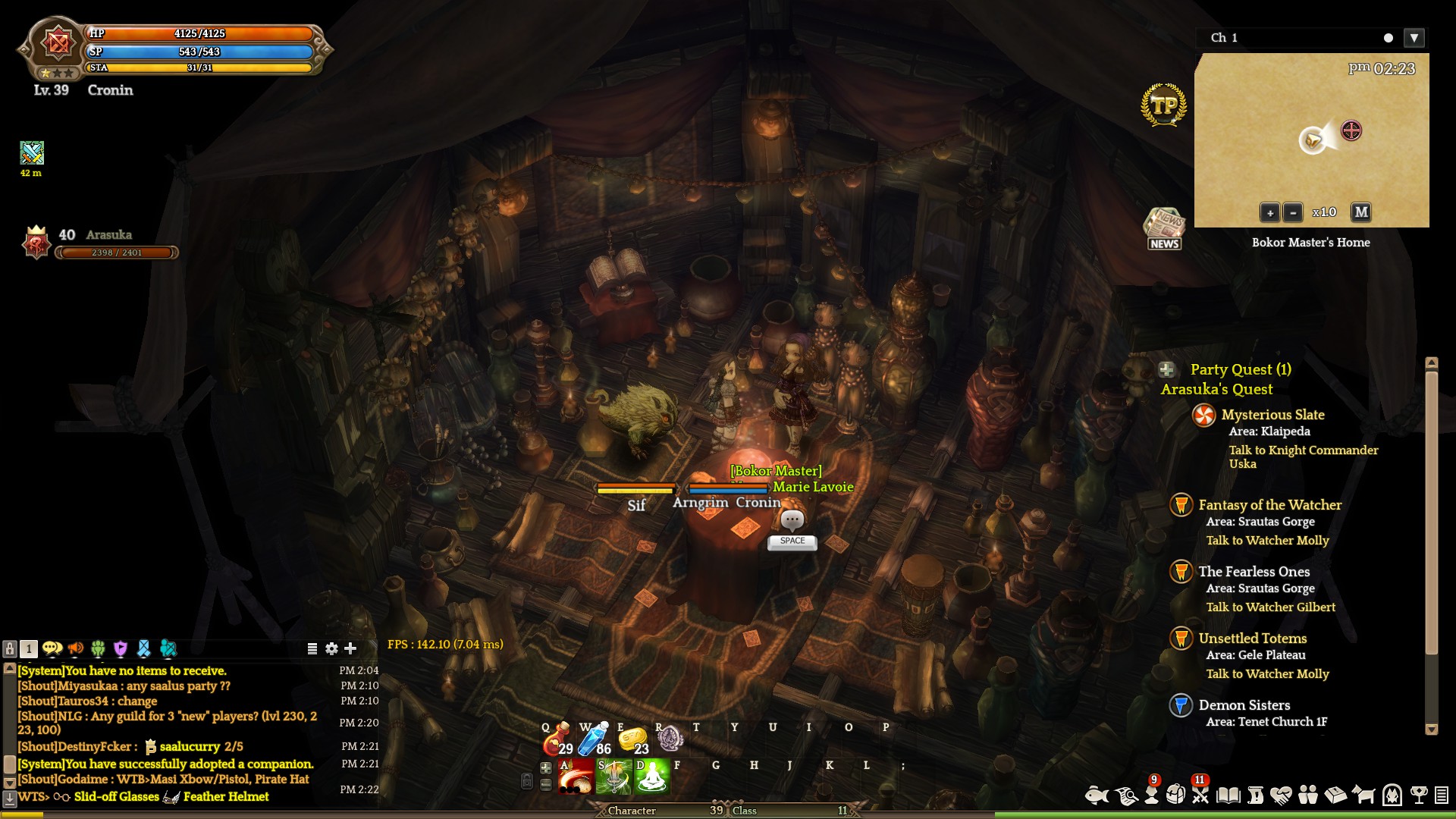
Task: Select the Fantasy of the Watcher quest
Action: coord(1269,505)
